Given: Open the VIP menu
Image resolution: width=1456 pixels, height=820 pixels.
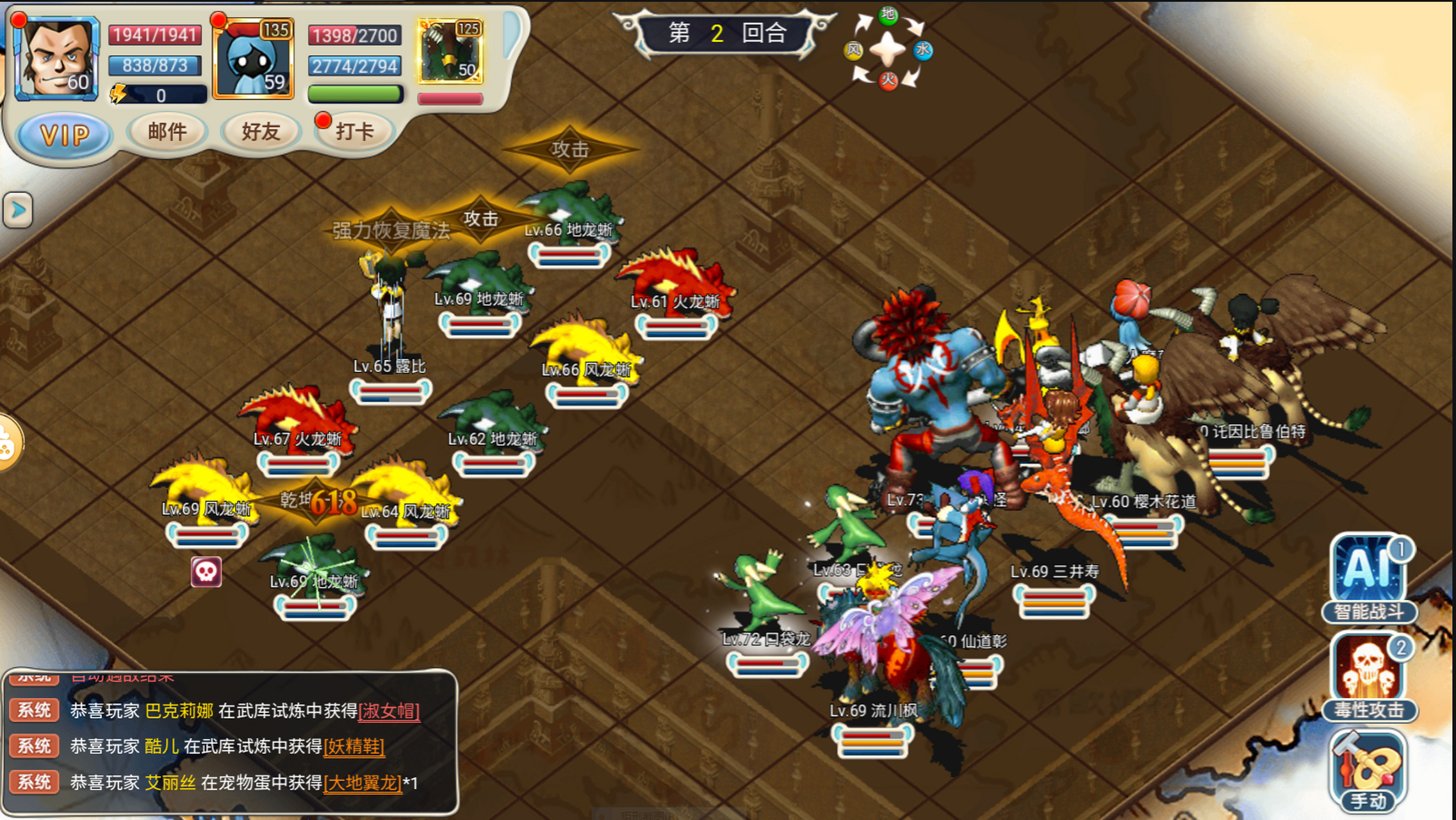Looking at the screenshot, I should [x=64, y=135].
